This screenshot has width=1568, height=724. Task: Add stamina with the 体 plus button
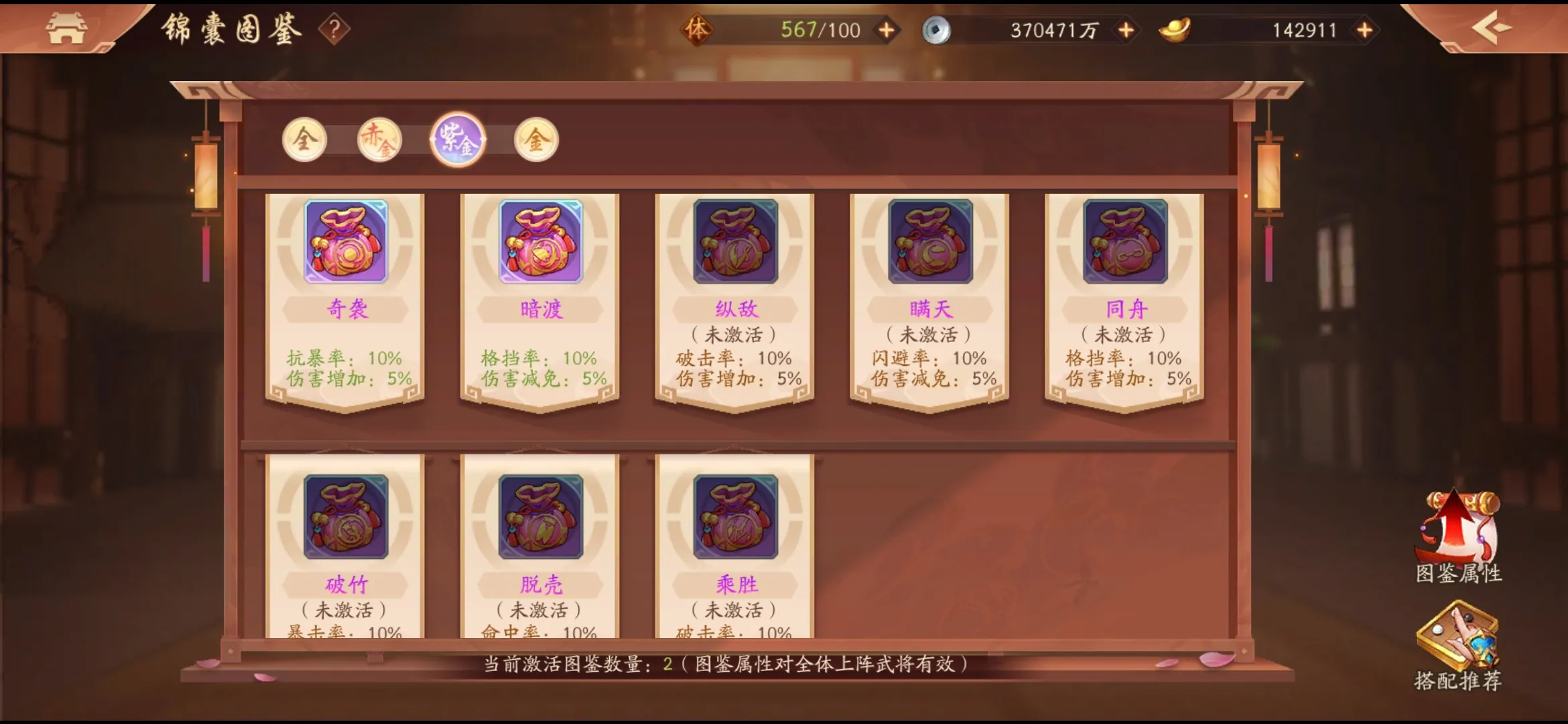pos(885,28)
